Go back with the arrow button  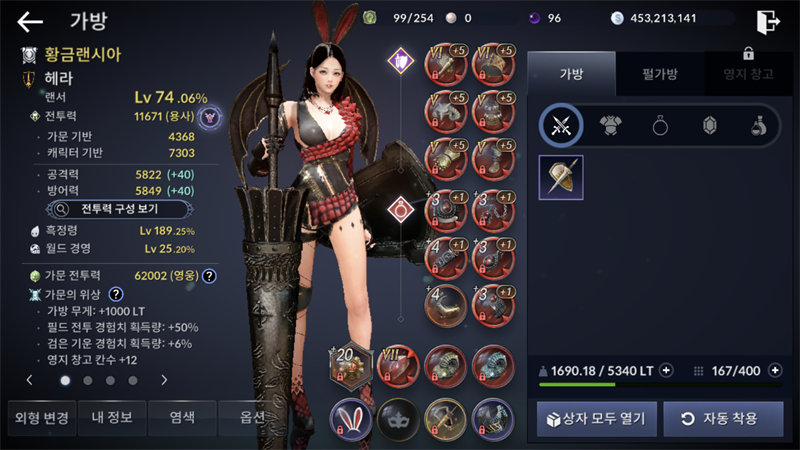[x=30, y=21]
